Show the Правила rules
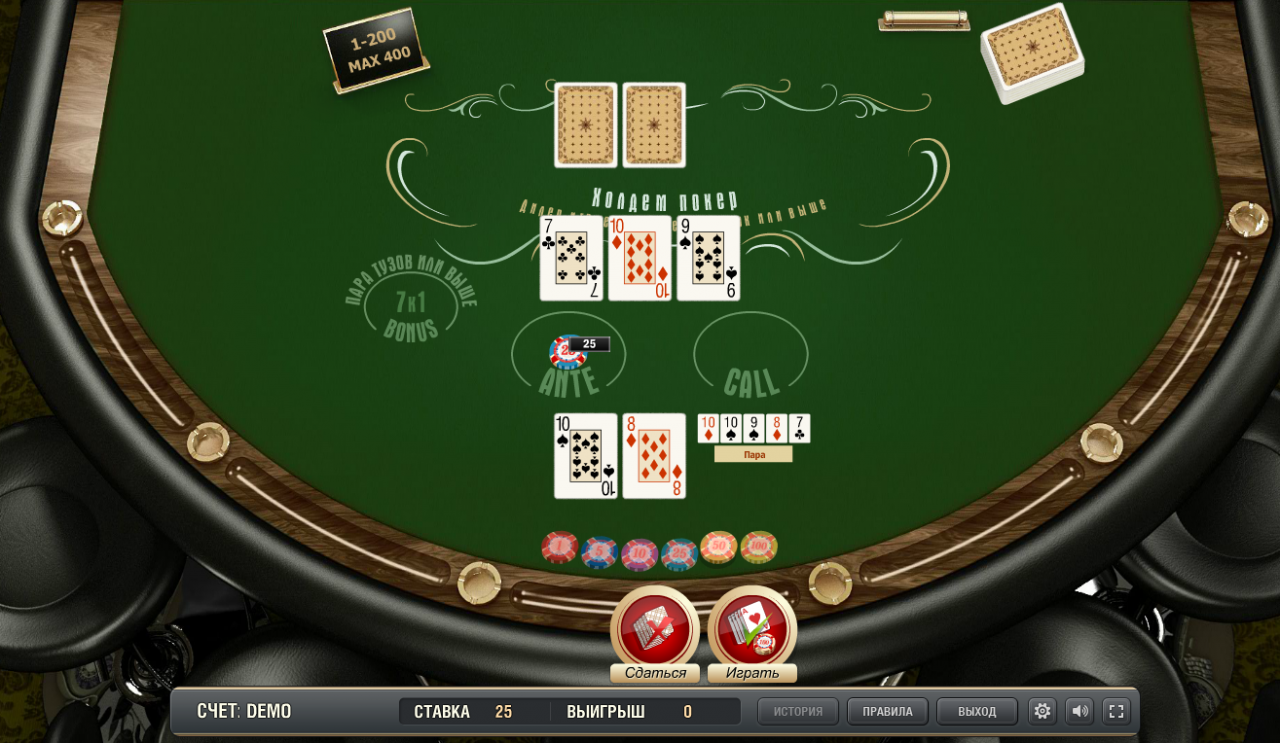The height and width of the screenshot is (743, 1280). click(x=887, y=711)
